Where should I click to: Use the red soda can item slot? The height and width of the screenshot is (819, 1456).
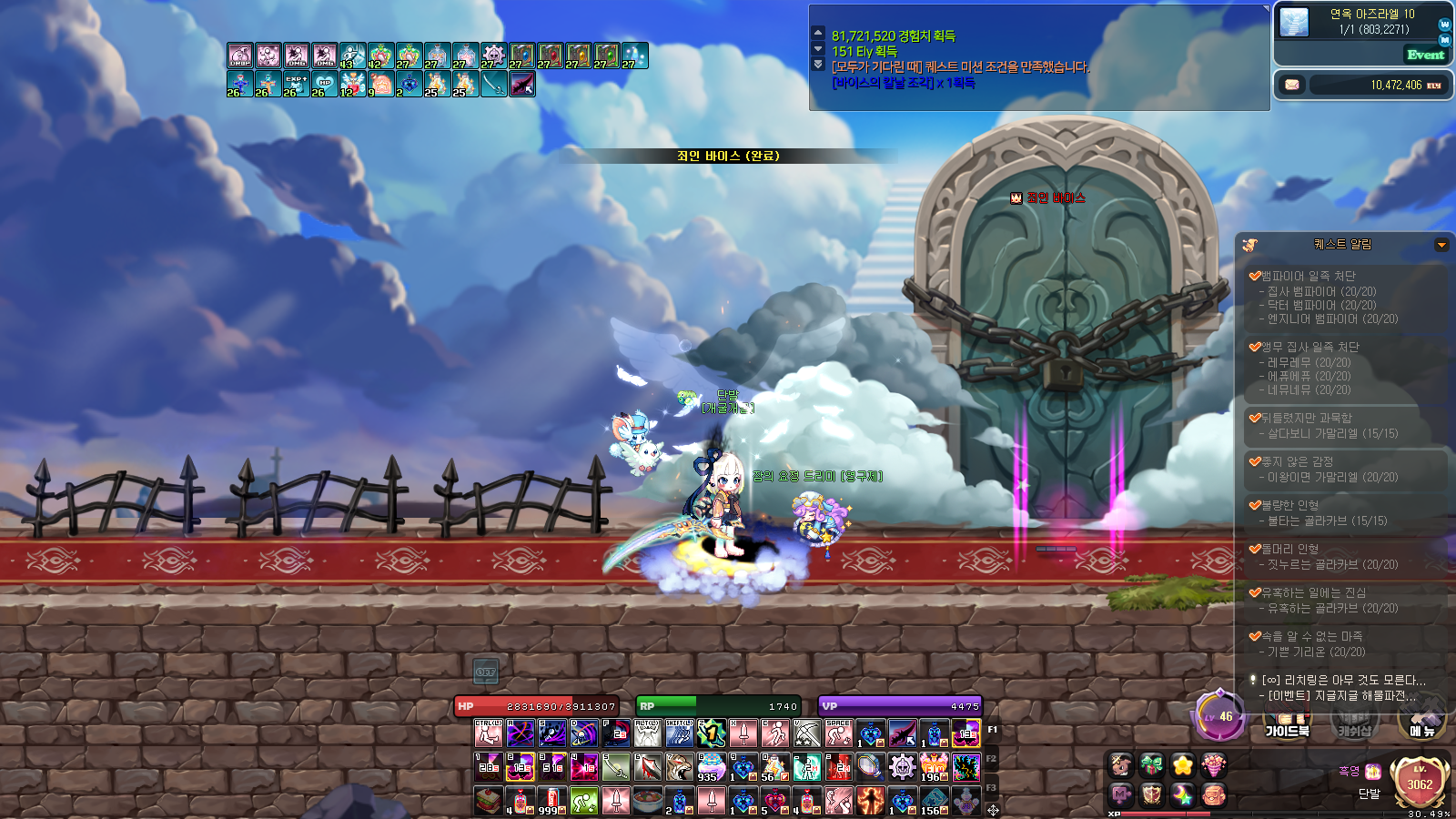coord(552,801)
